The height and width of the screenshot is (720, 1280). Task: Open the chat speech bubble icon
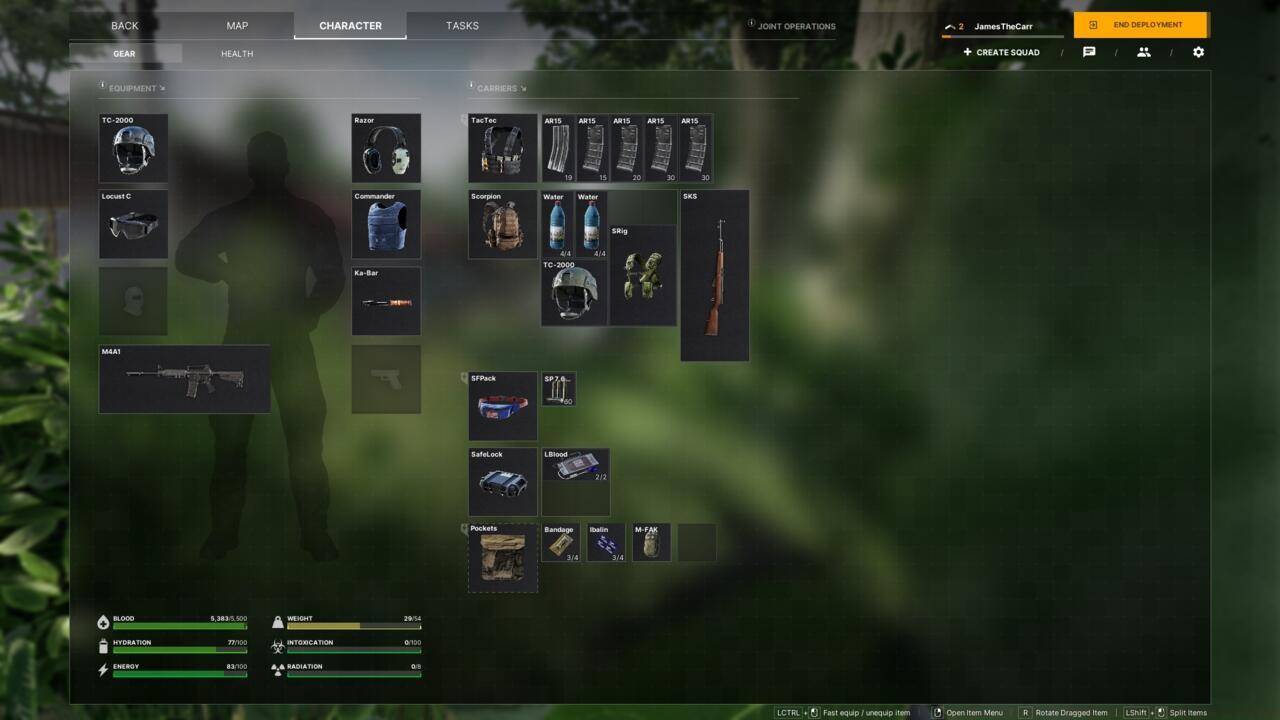coord(1088,52)
